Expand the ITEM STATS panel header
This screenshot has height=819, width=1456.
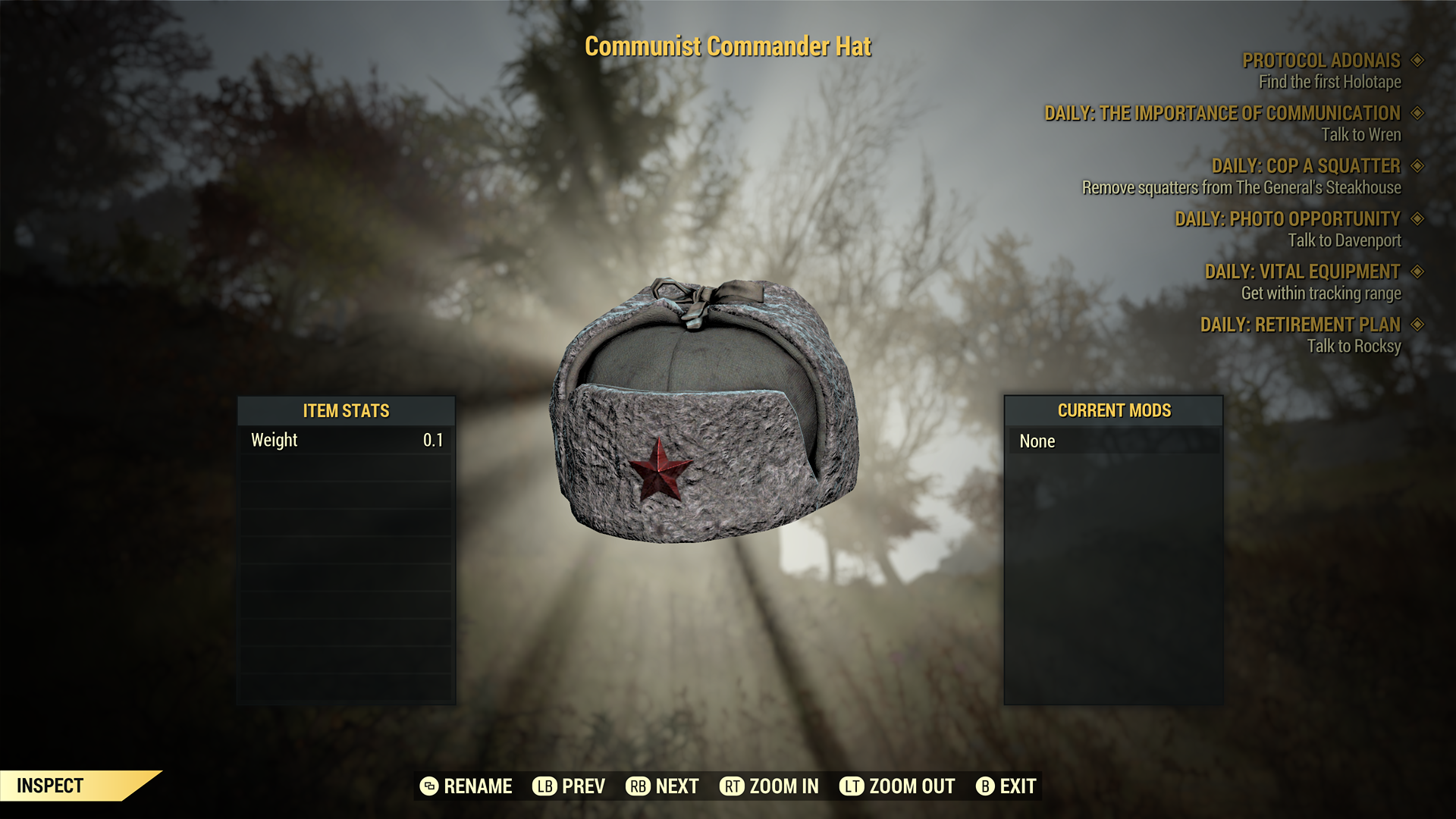[346, 411]
